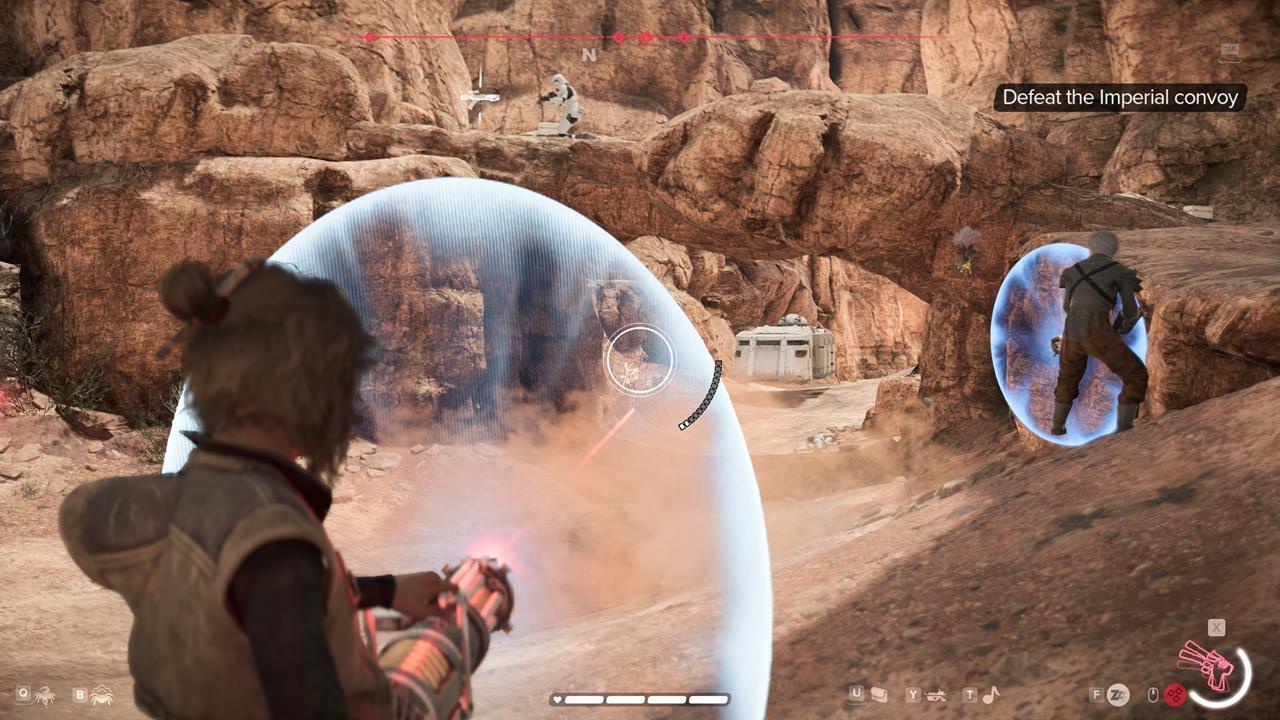Image resolution: width=1280 pixels, height=720 pixels.
Task: Summon speeder with the bike icon near Y
Action: click(937, 696)
